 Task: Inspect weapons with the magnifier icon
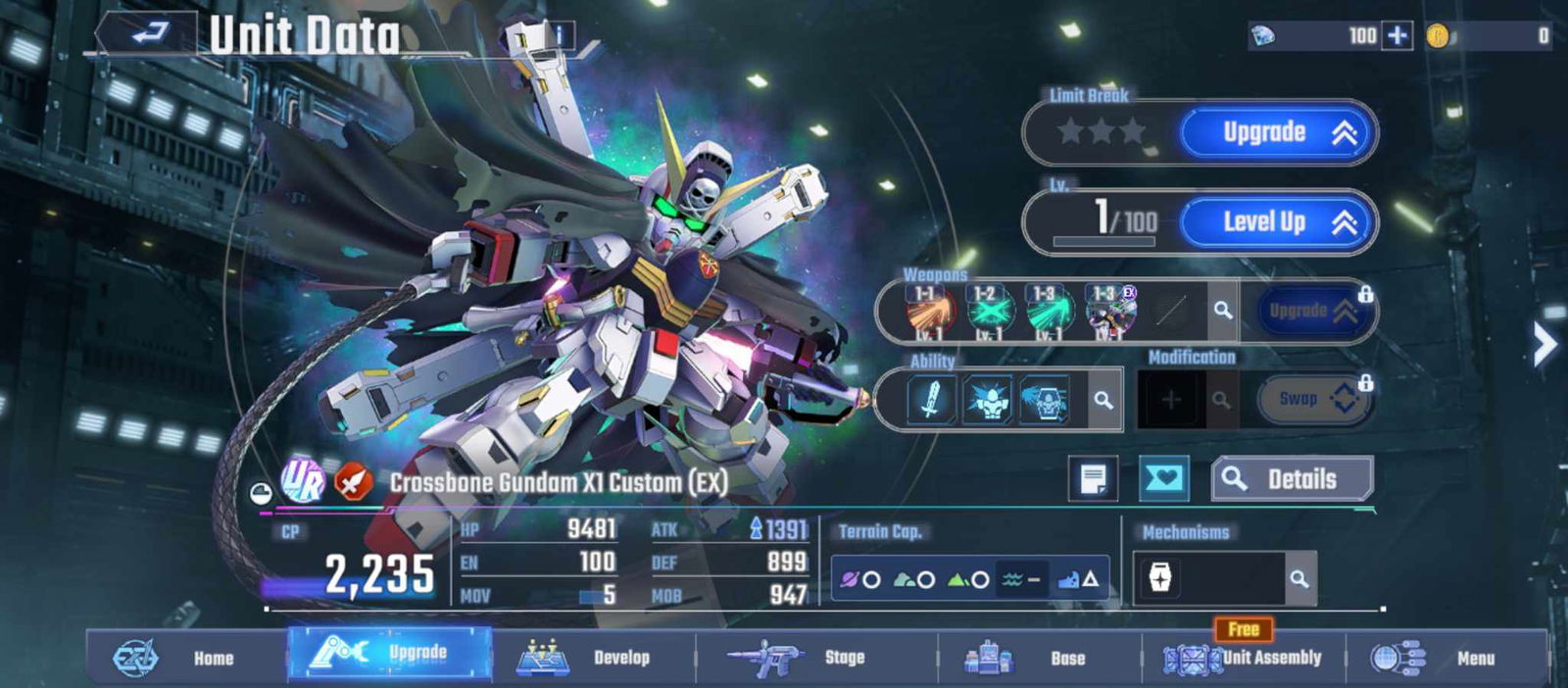click(1222, 311)
